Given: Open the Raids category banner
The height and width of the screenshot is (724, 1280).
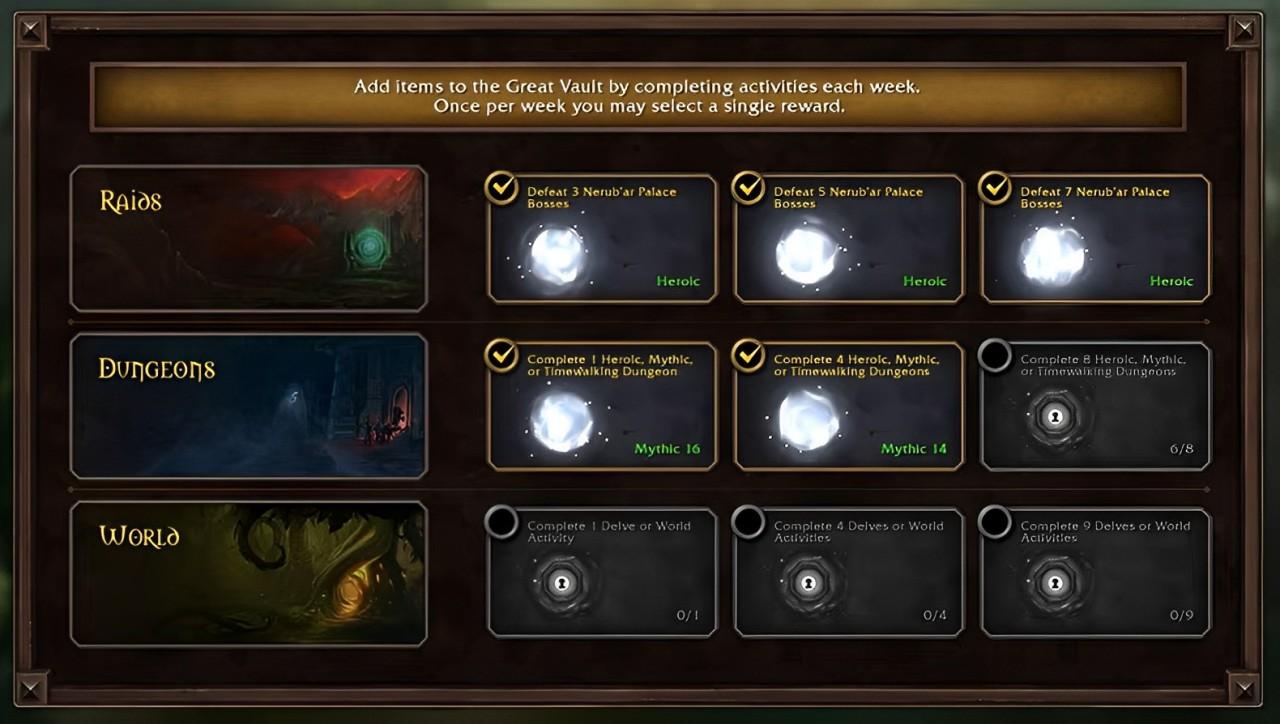Looking at the screenshot, I should (248, 239).
